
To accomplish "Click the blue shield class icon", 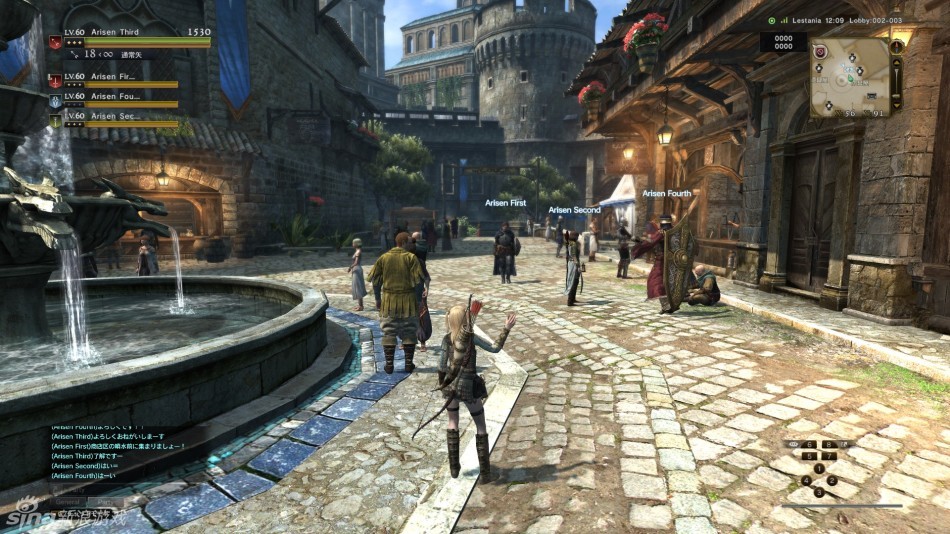I will [x=55, y=101].
